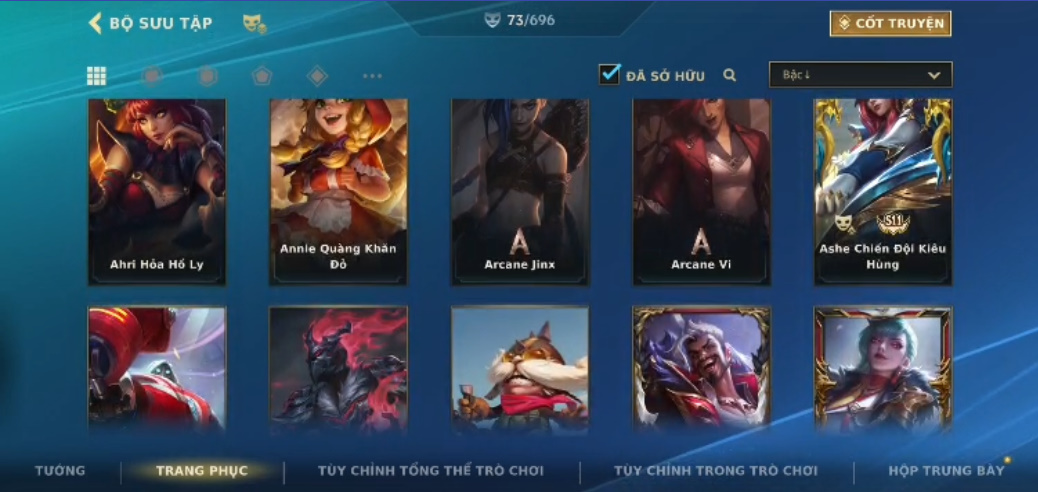Click the three-dots more filters icon
The image size is (1038, 492).
[372, 76]
